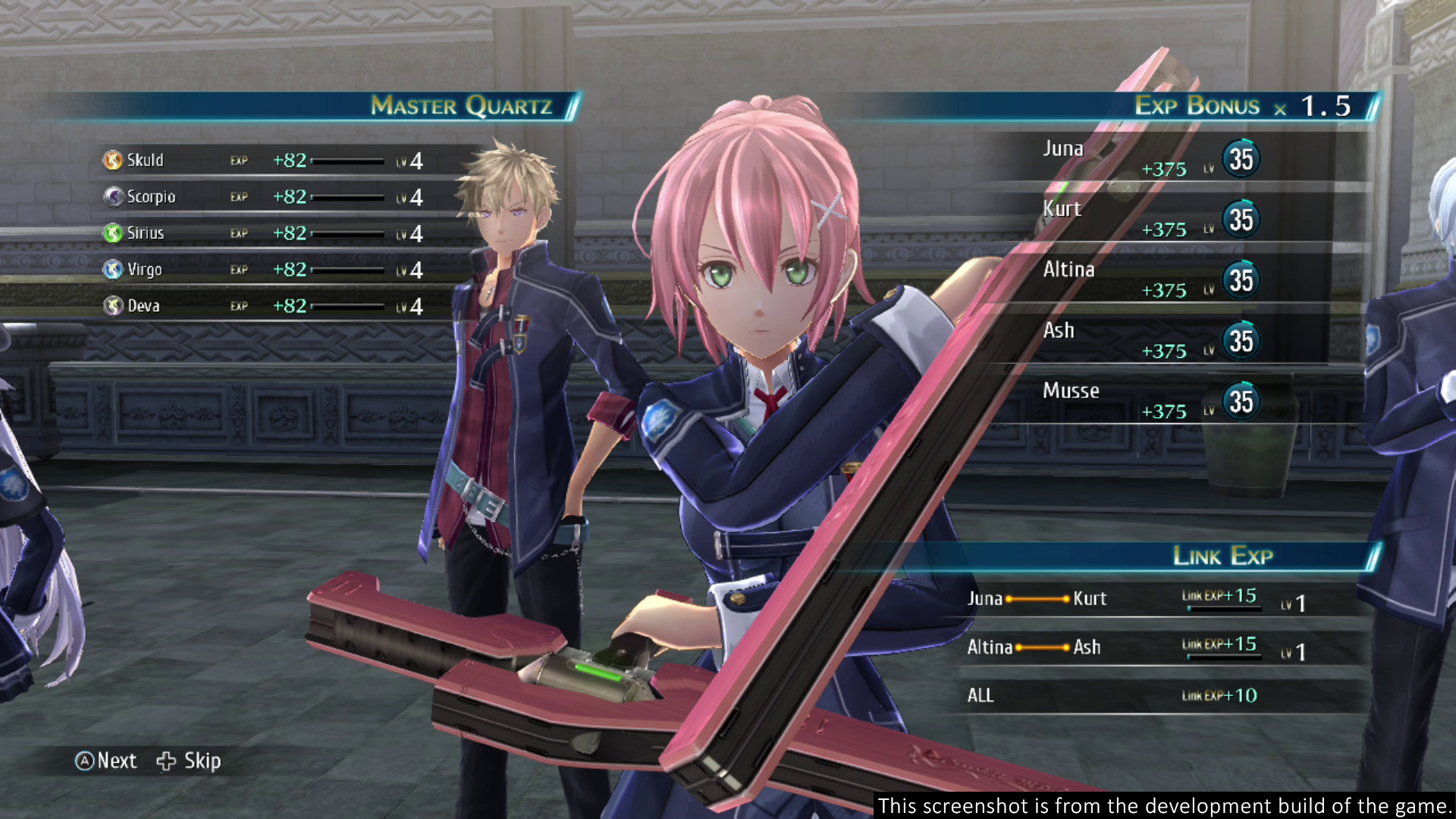Expand the Master Quartz panel header

click(463, 105)
